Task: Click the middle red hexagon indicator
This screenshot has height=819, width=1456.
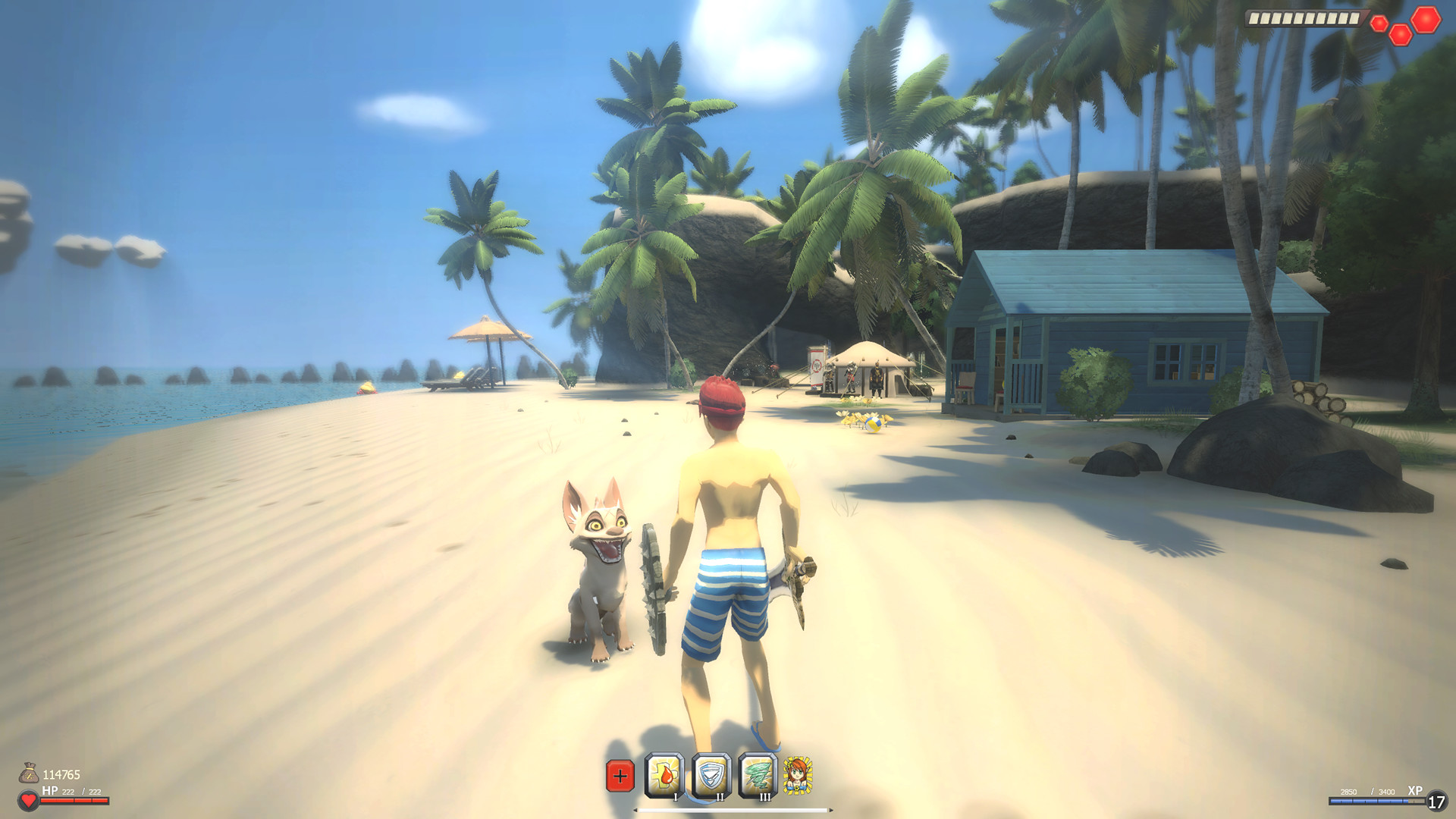Action: click(1401, 35)
